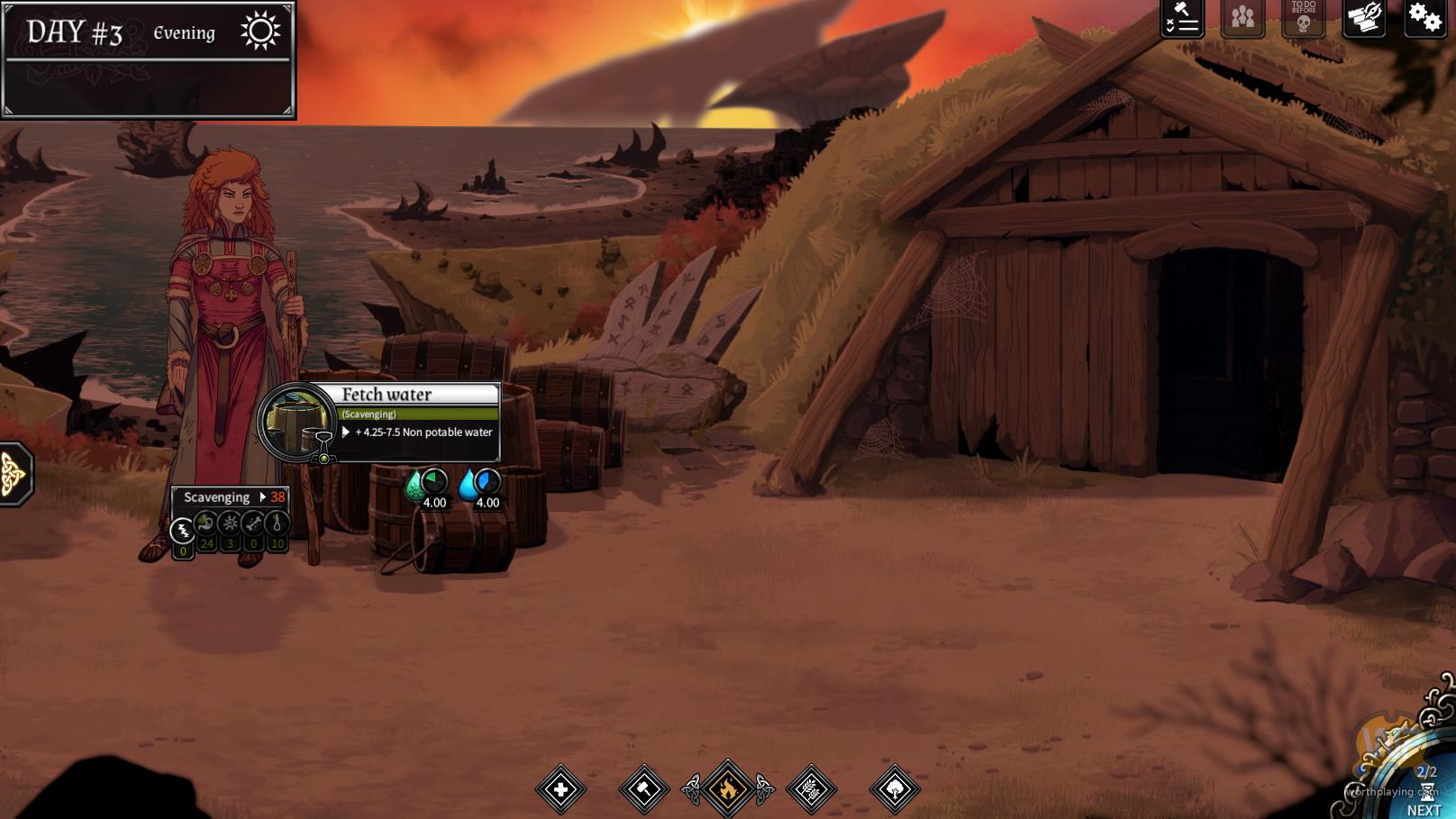1456x819 pixels.
Task: Open the map and compass screen
Action: click(1364, 19)
